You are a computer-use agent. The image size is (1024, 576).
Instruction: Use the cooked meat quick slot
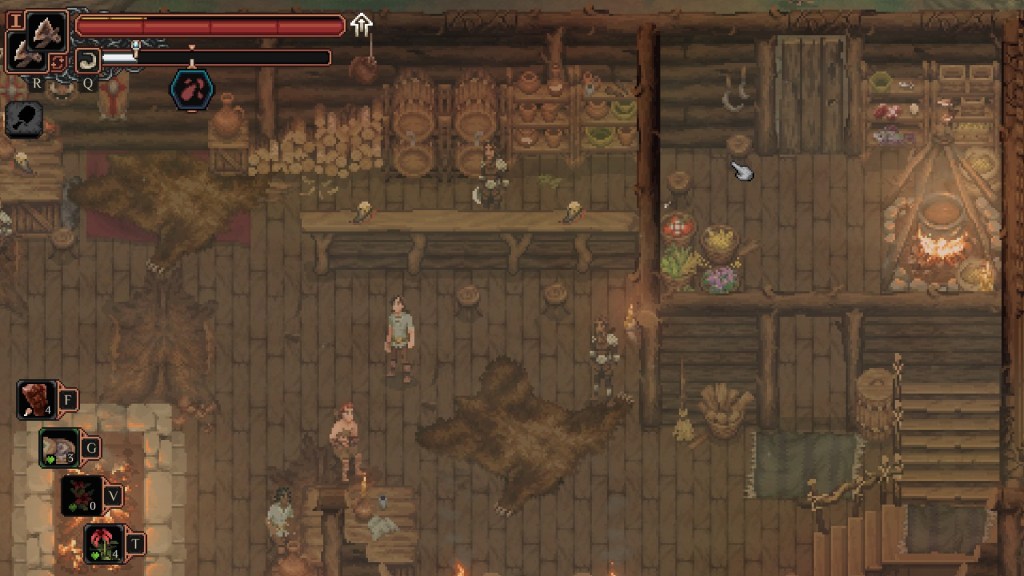point(38,400)
